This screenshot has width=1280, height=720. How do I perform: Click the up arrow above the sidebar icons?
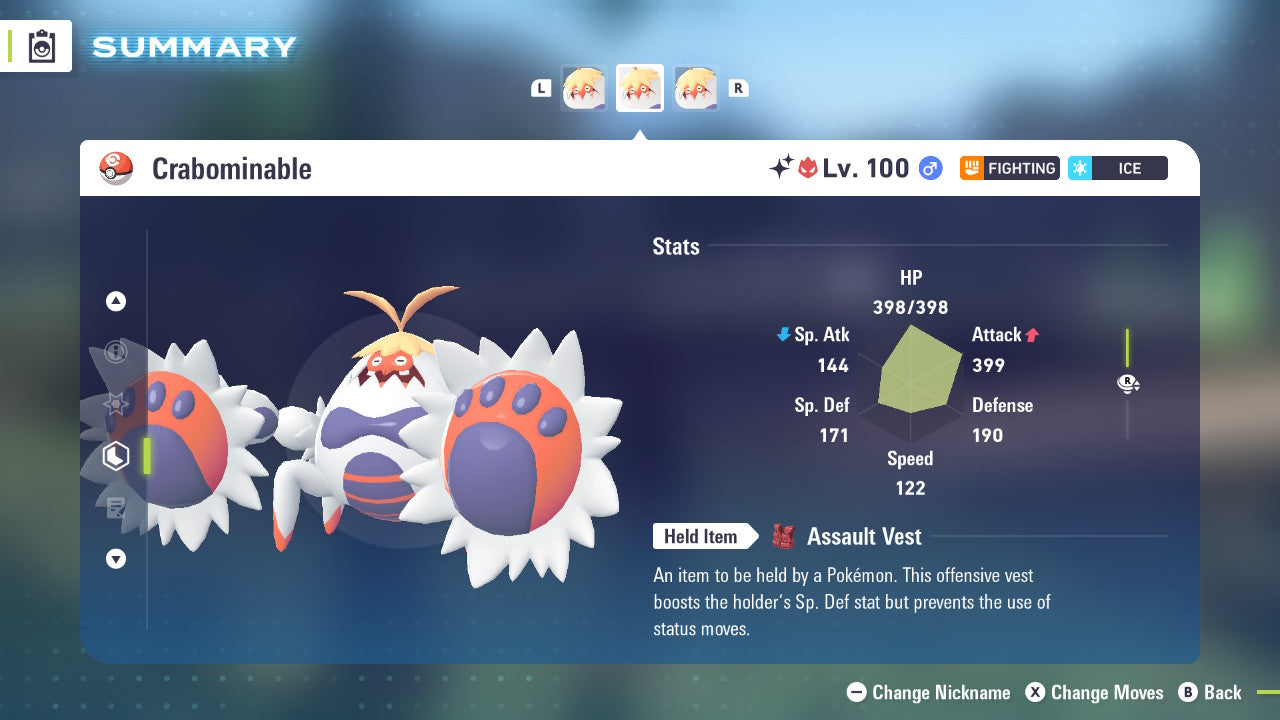[x=115, y=301]
